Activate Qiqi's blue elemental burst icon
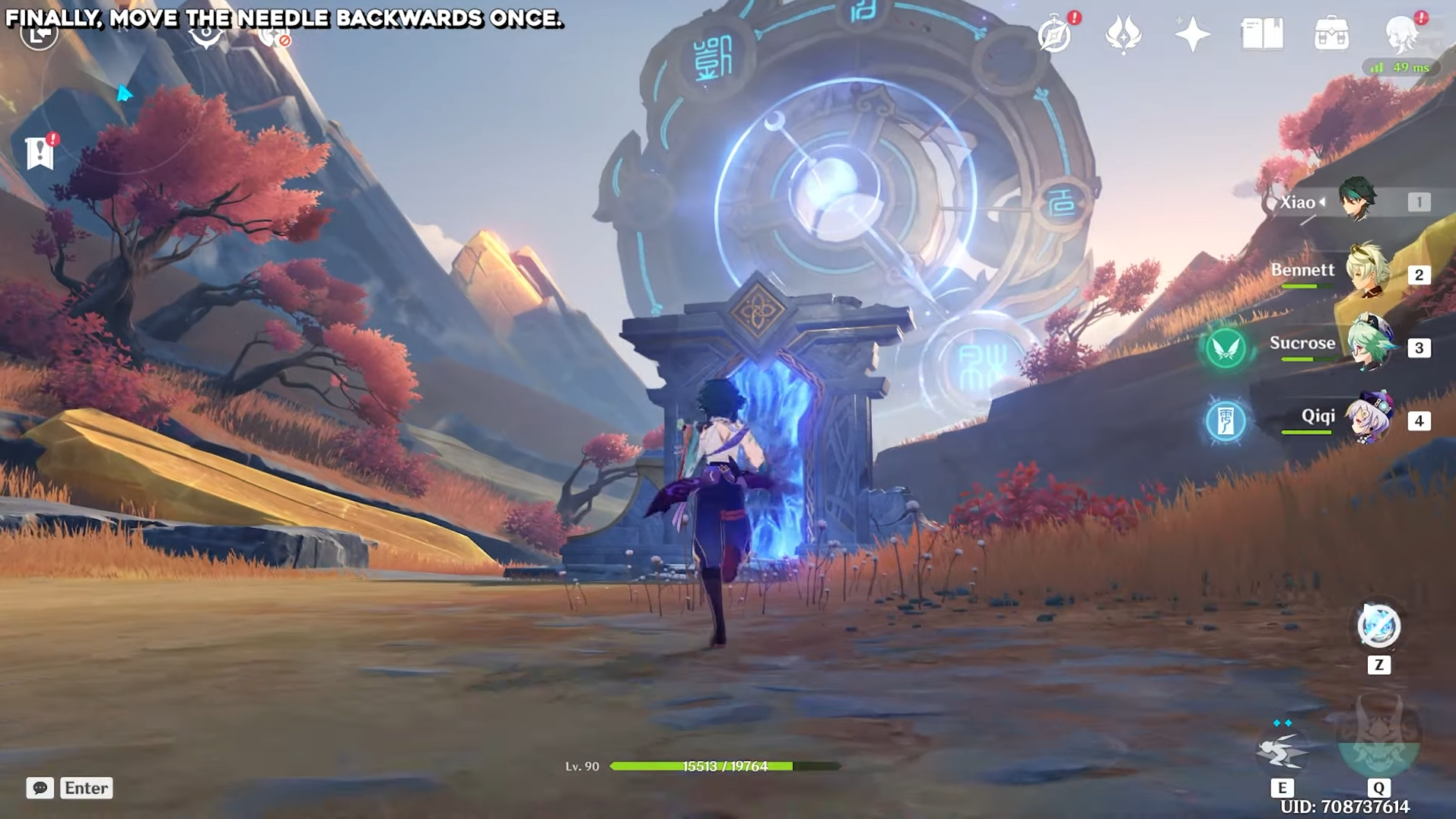This screenshot has height=819, width=1456. point(1226,421)
